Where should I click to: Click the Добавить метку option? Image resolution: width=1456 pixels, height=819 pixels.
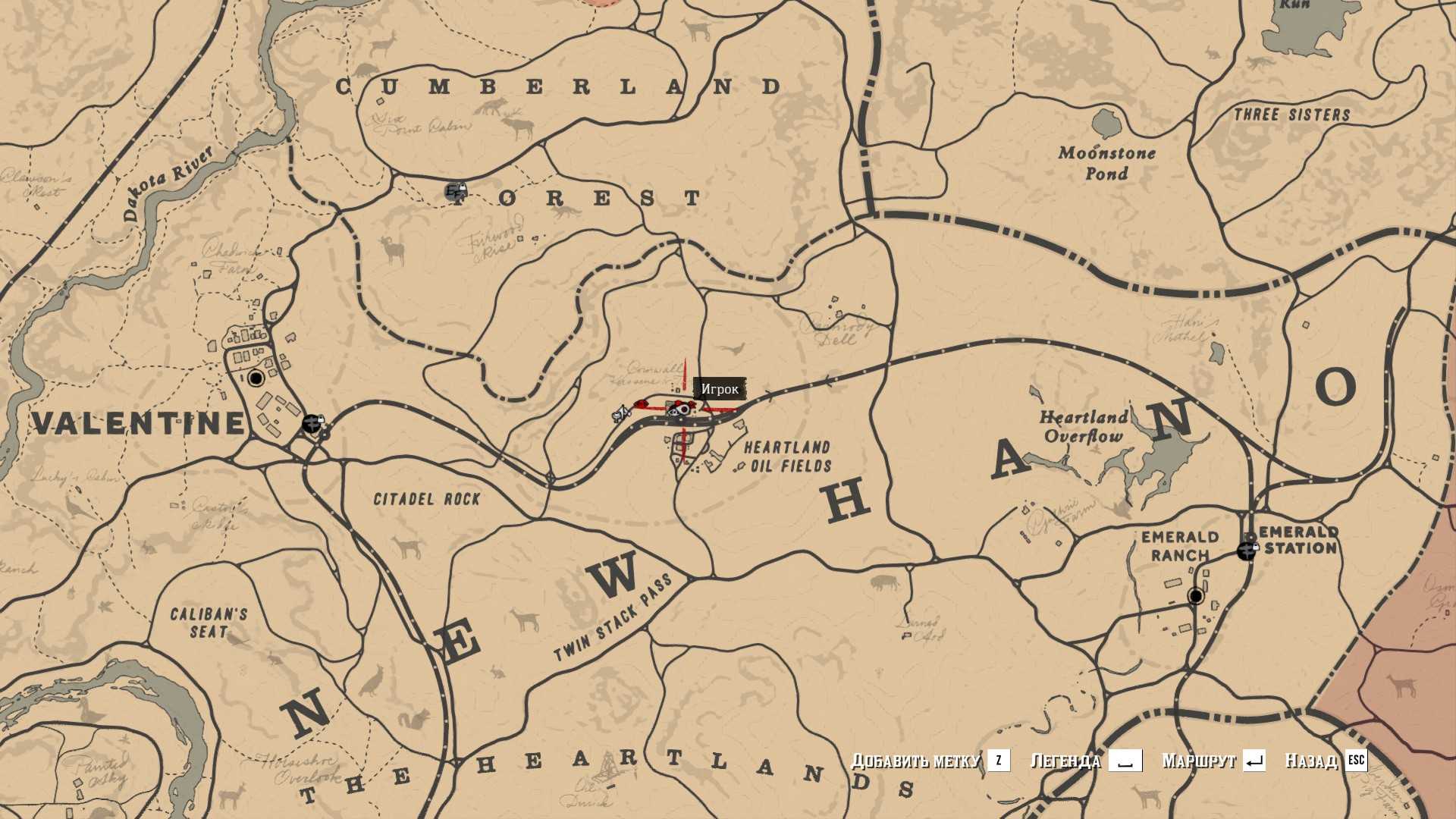pos(915,760)
